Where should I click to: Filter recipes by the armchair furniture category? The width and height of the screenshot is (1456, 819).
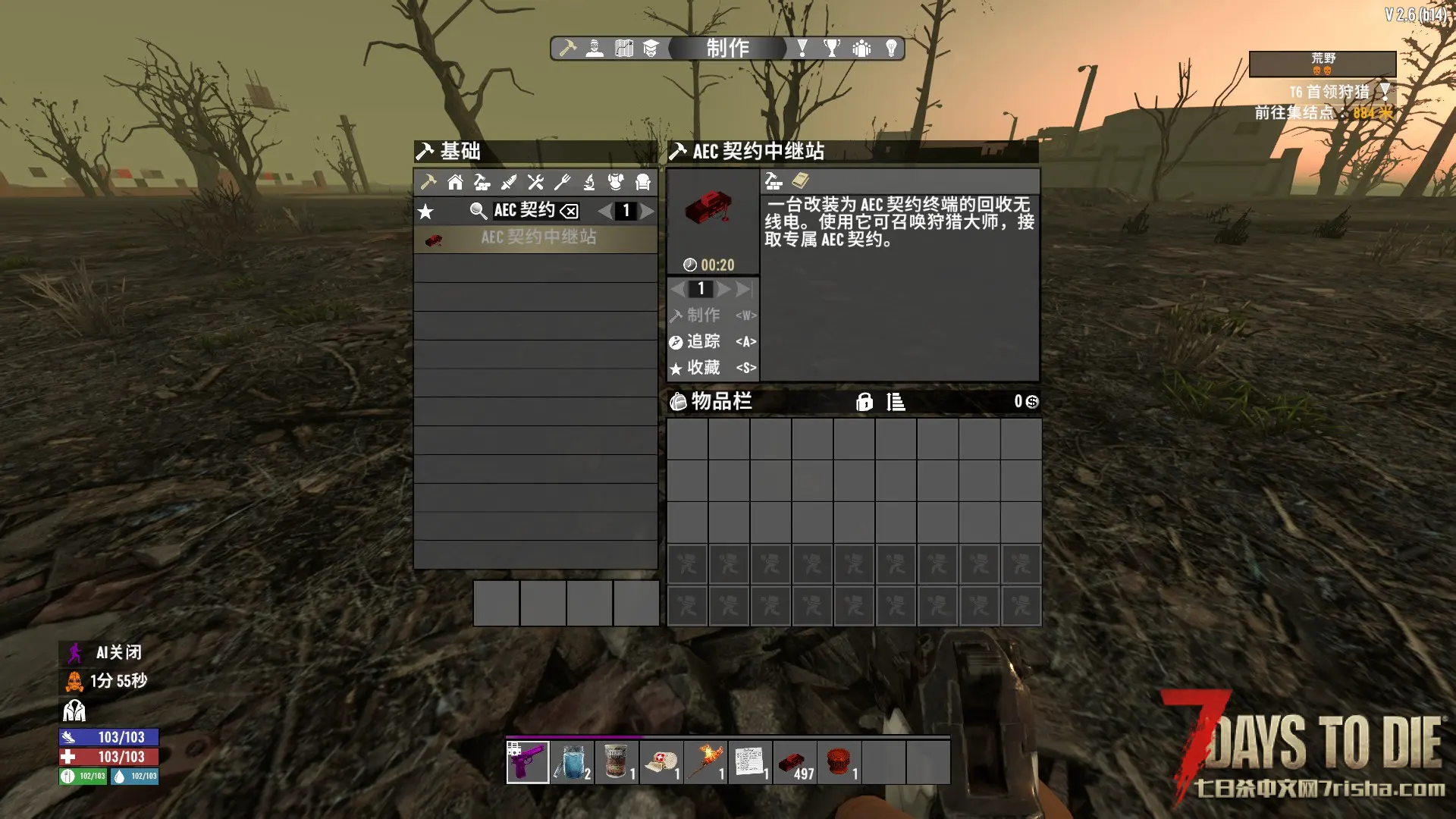click(x=643, y=182)
